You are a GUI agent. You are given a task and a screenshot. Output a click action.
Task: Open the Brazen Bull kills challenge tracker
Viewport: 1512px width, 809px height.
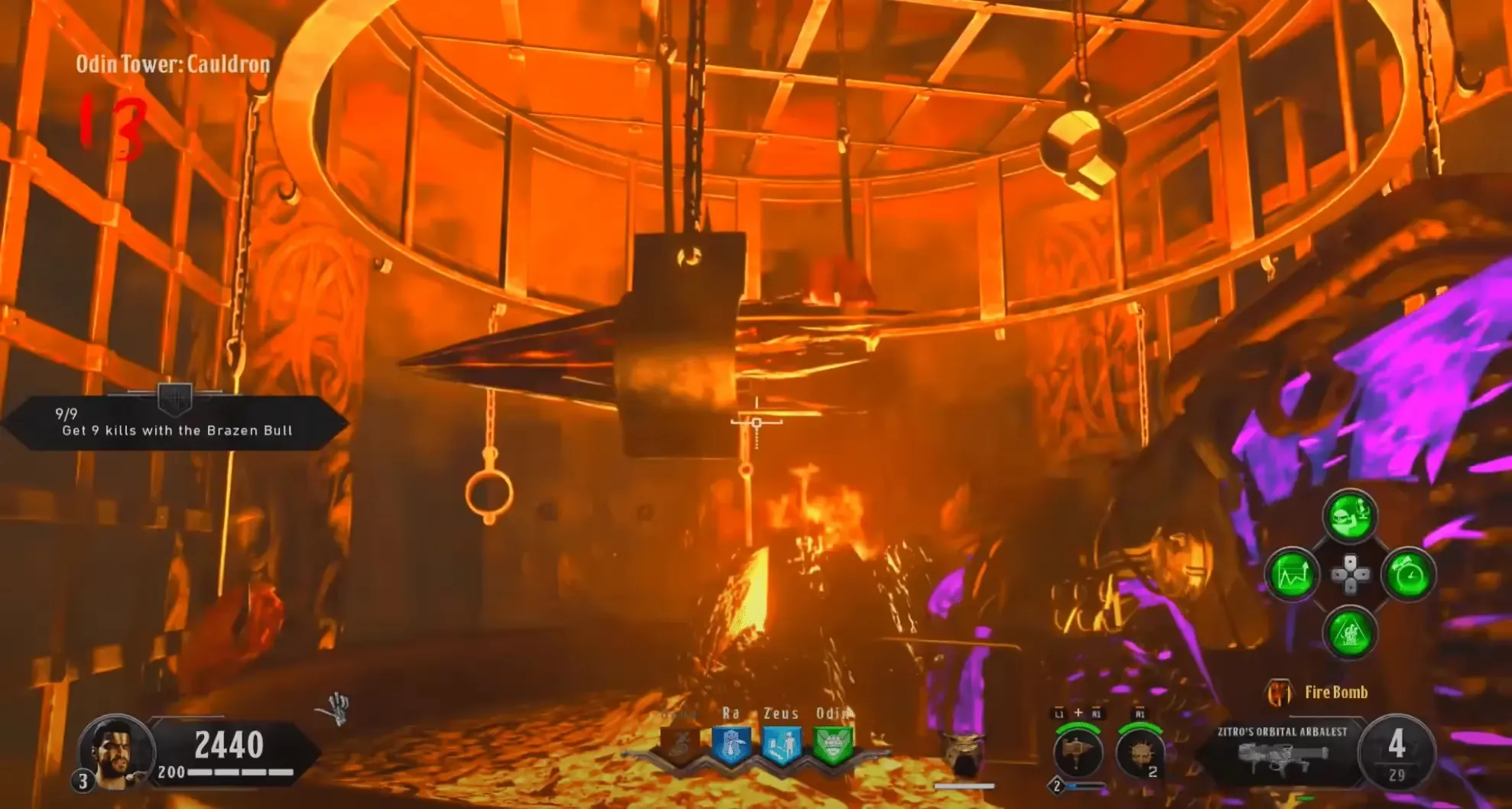(x=176, y=423)
